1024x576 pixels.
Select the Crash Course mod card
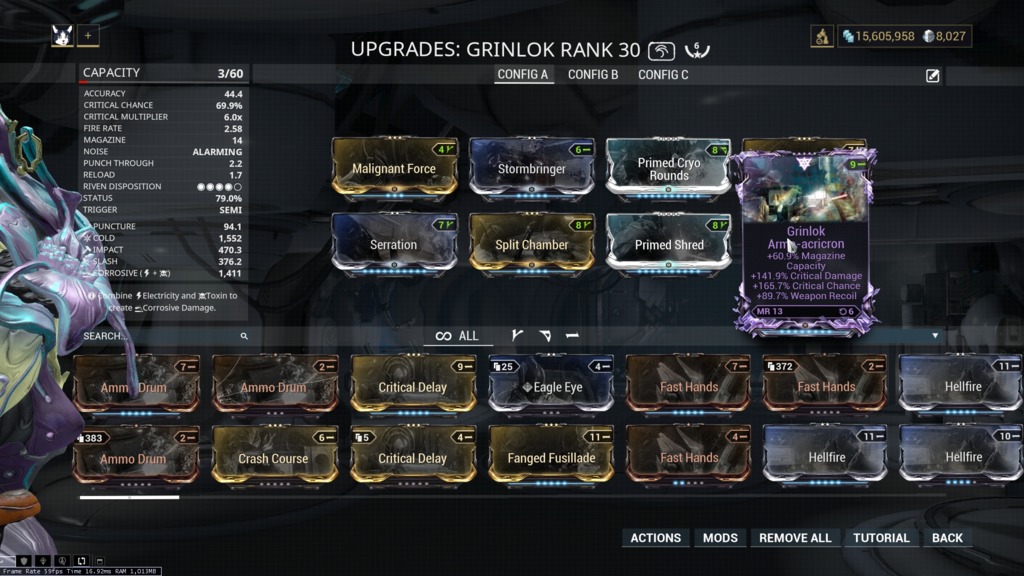(275, 458)
